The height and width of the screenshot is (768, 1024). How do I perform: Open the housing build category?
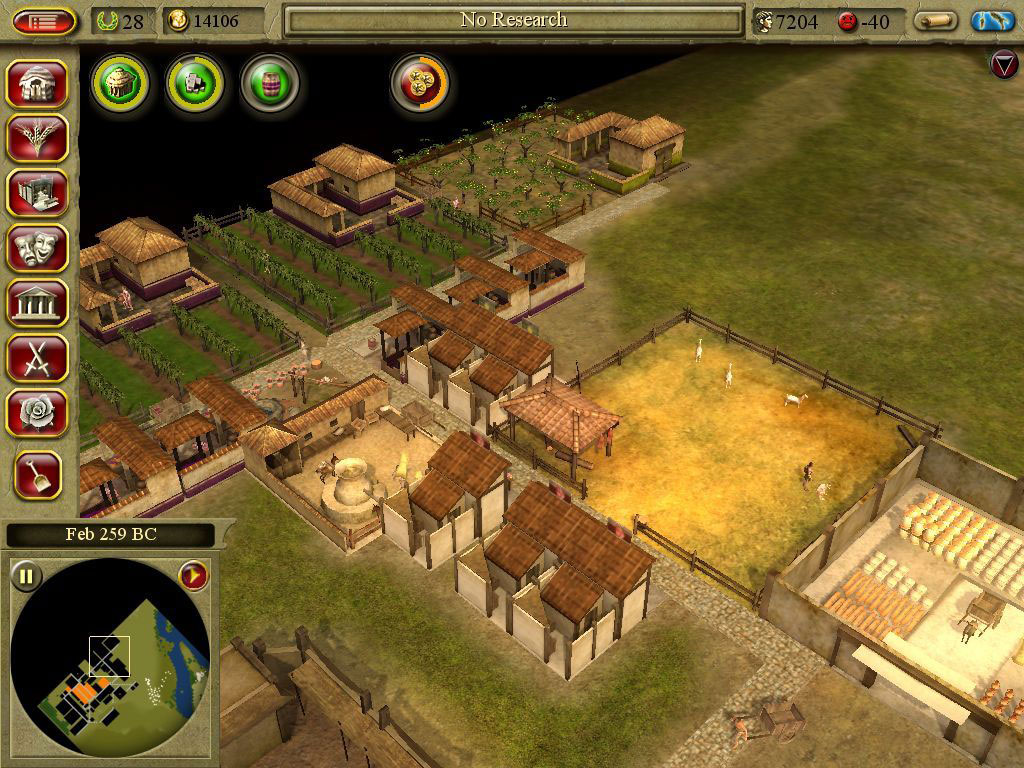(39, 84)
